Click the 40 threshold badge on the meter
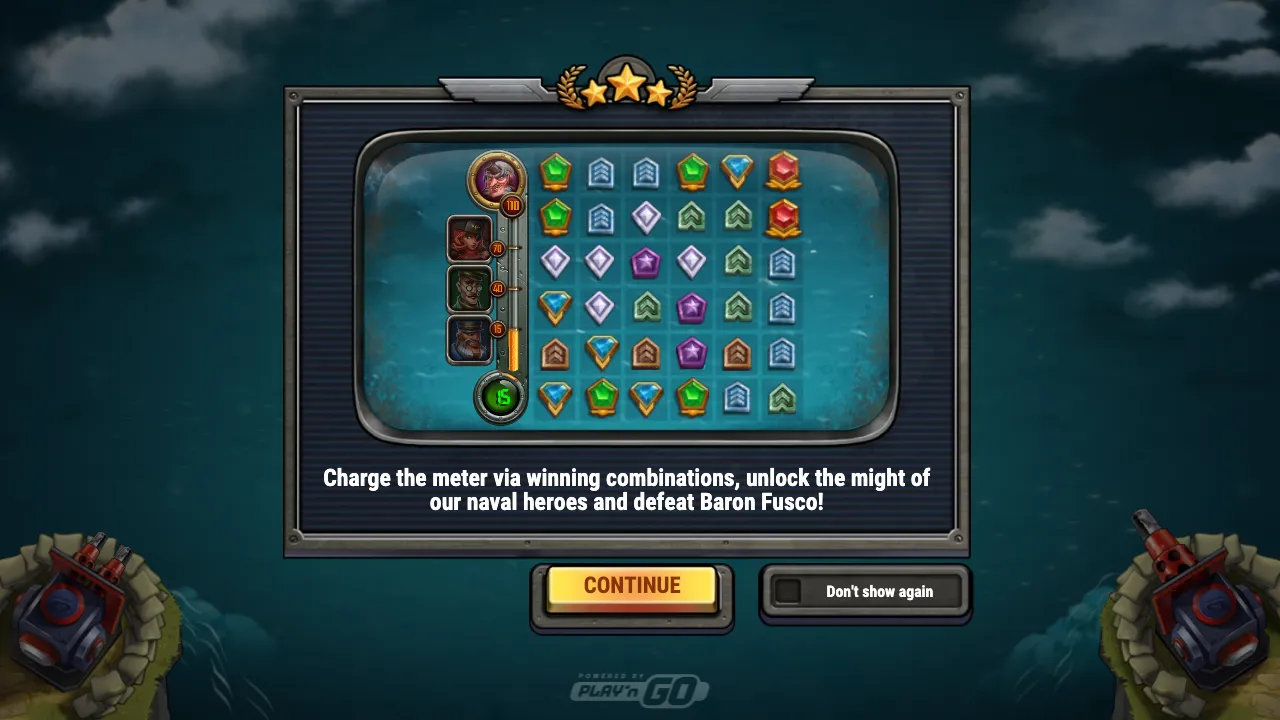 [497, 289]
